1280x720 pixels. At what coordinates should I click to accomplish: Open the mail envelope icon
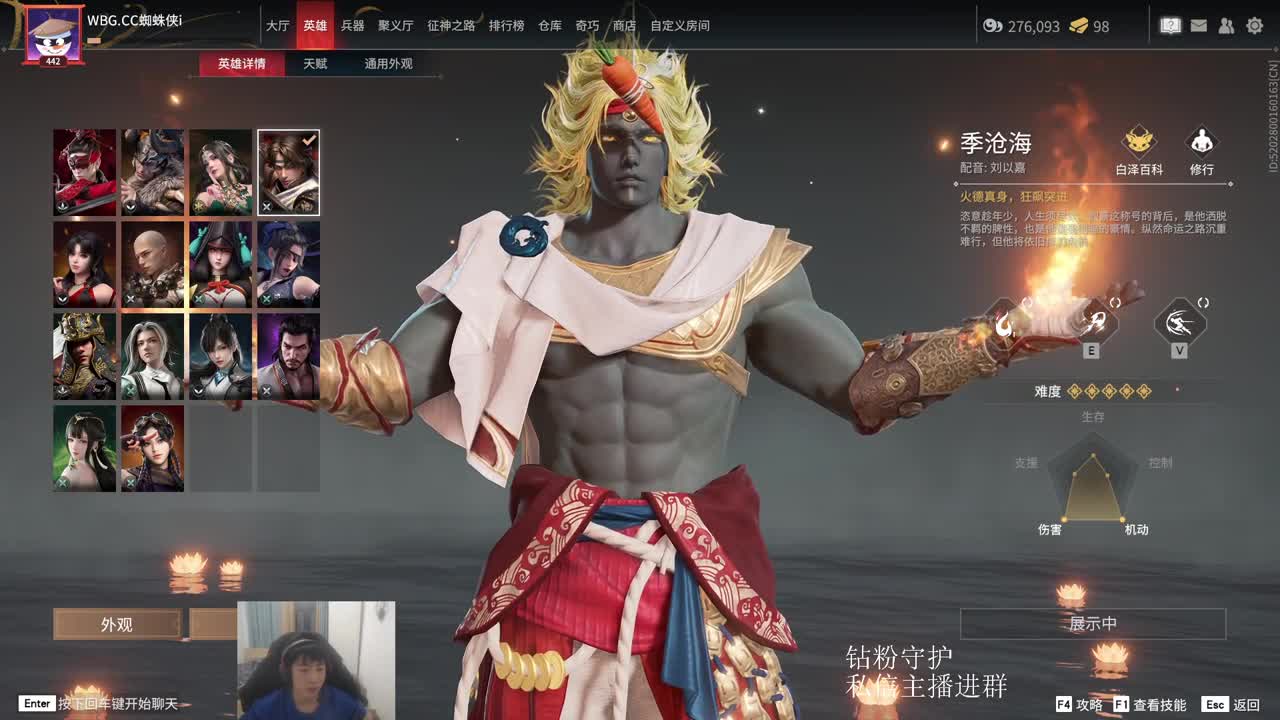coord(1199,24)
